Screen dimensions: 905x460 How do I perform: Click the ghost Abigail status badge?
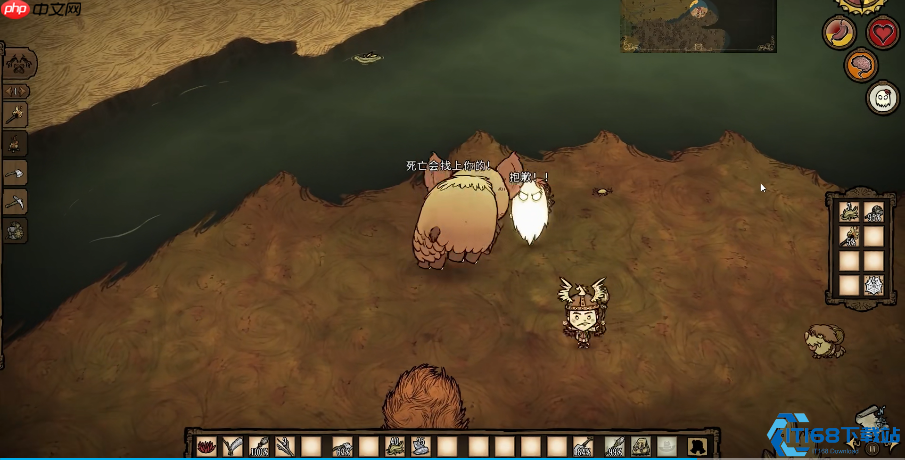[x=882, y=98]
